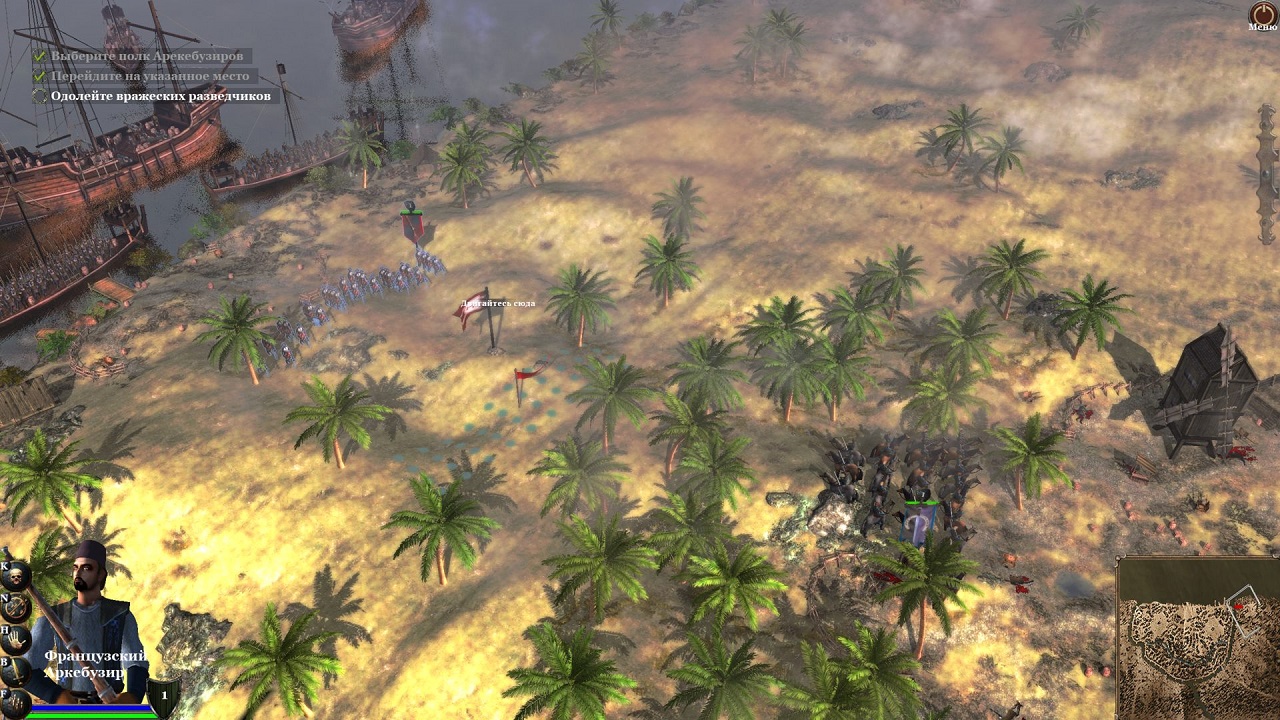This screenshot has width=1280, height=720.
Task: Select the open hand halt command
Action: 15,638
